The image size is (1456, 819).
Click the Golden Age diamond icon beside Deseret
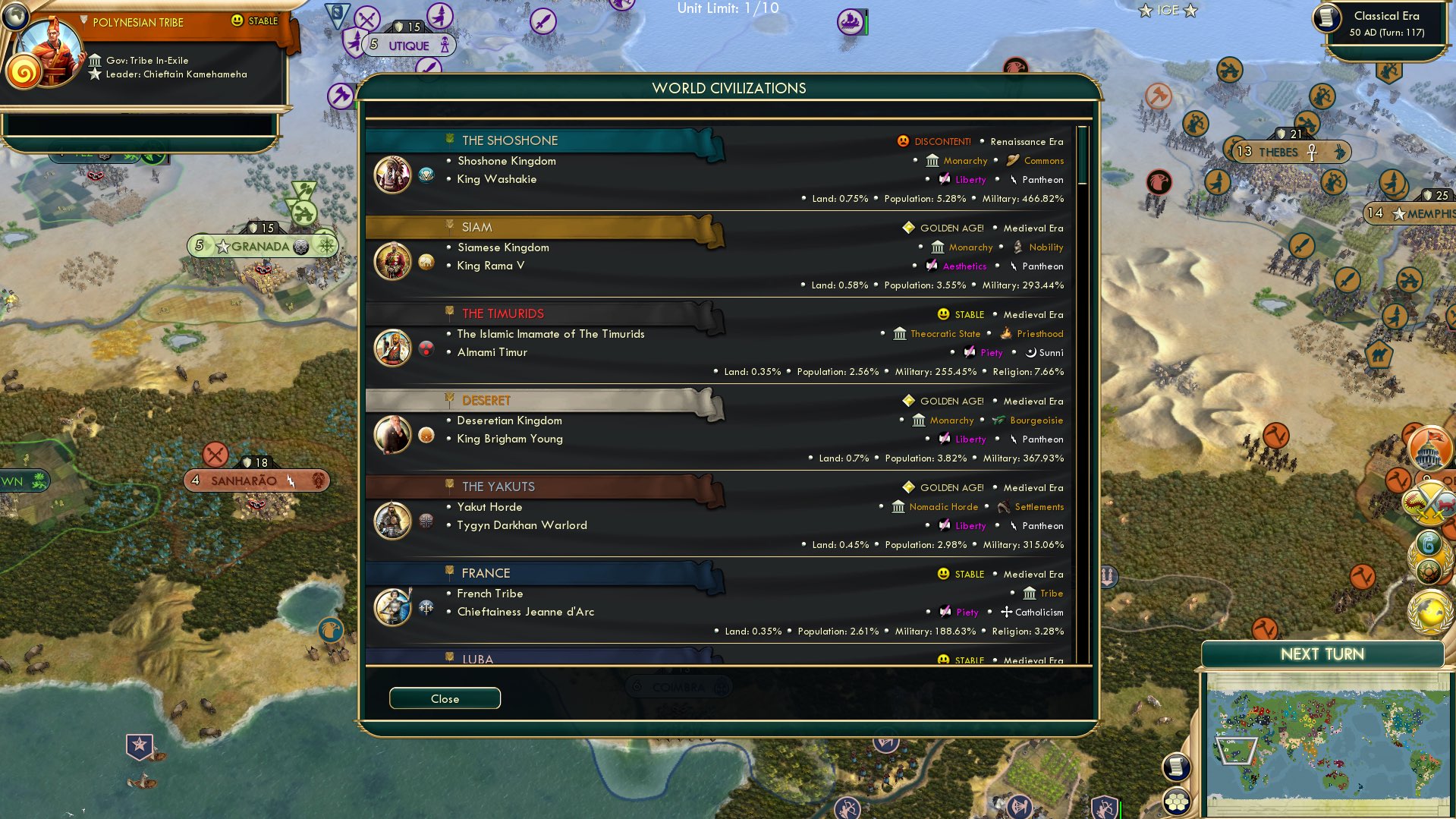point(907,401)
